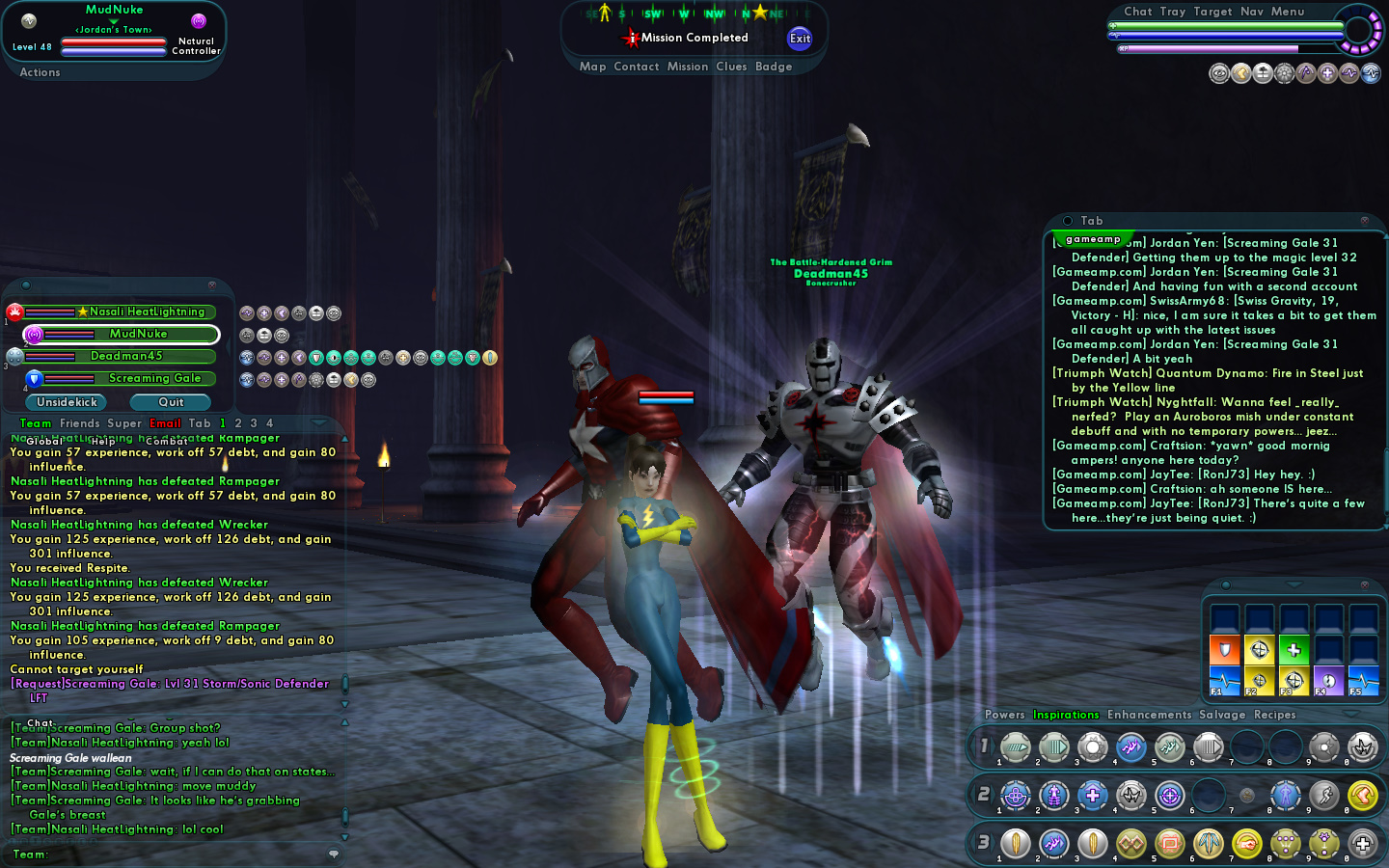Switch to the Super group tab
1389x868 pixels.
click(124, 423)
